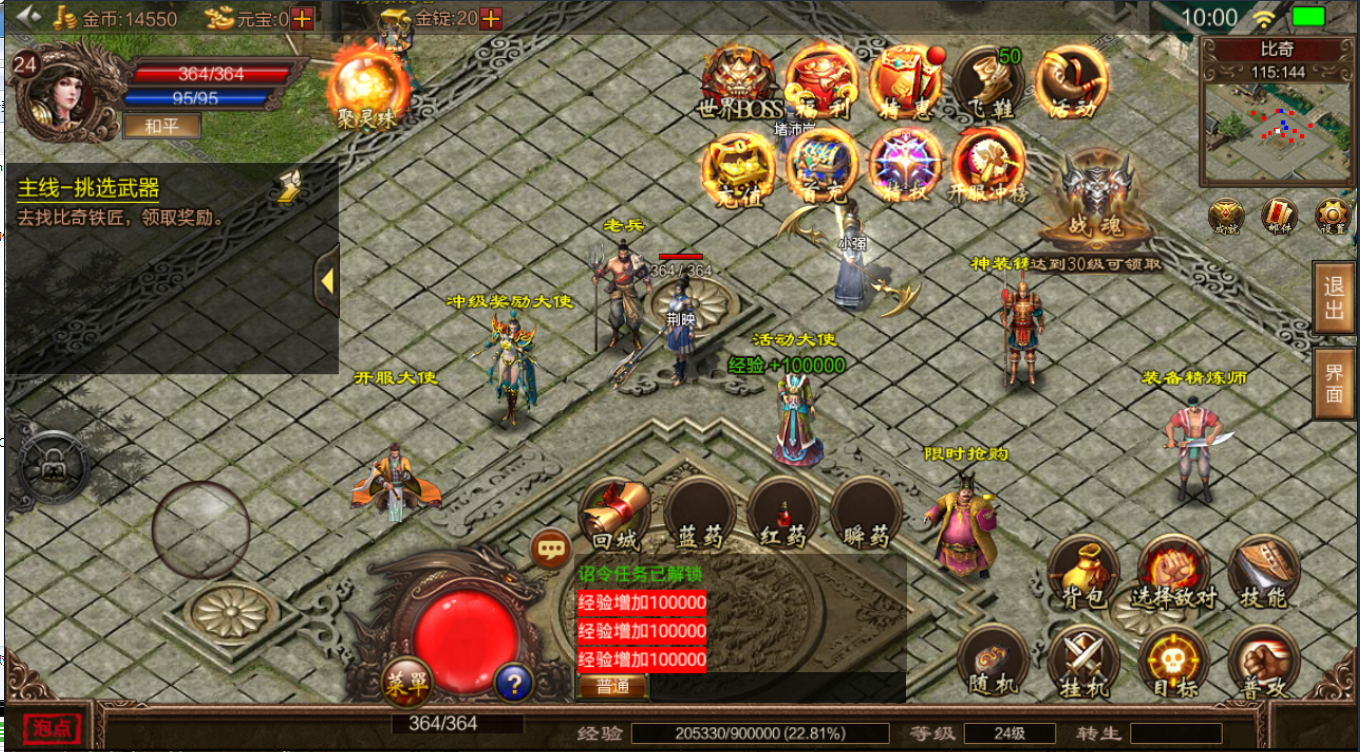
Task: Activate 挂机 auto-battle crossed swords
Action: click(x=1083, y=663)
